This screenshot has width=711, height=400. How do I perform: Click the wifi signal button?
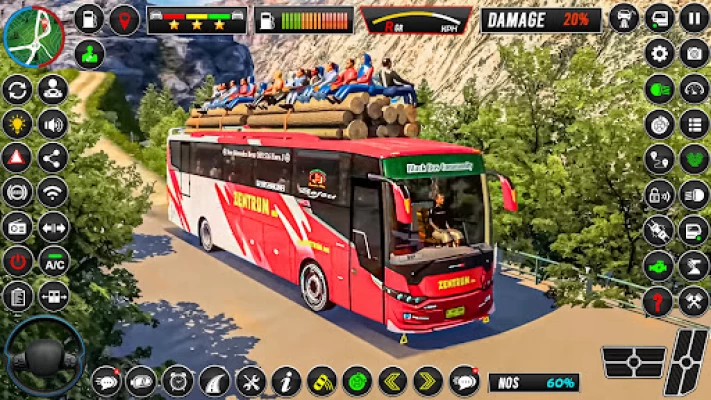pyautogui.click(x=53, y=191)
